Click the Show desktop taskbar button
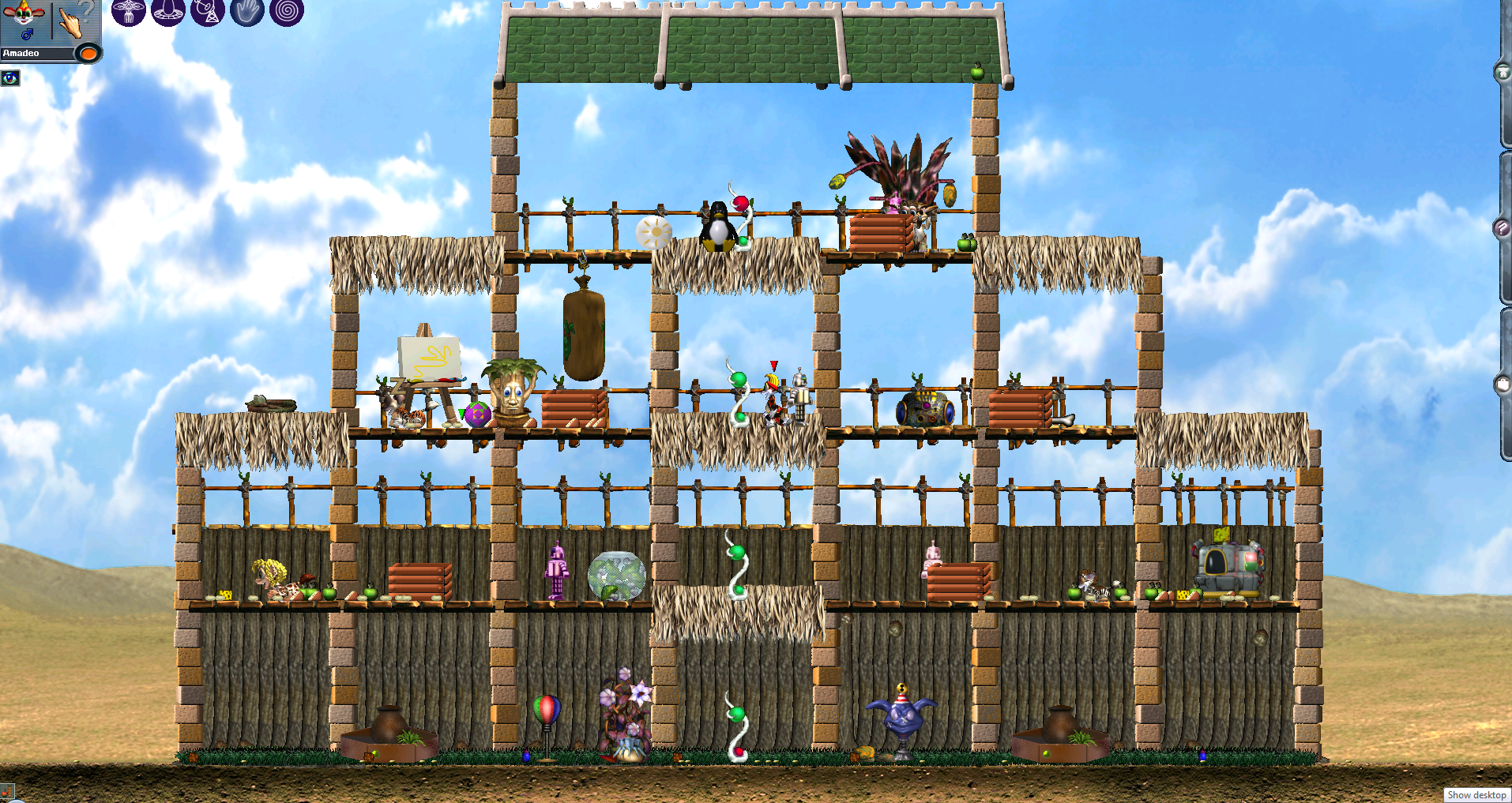Image resolution: width=1512 pixels, height=803 pixels. coord(1476,795)
